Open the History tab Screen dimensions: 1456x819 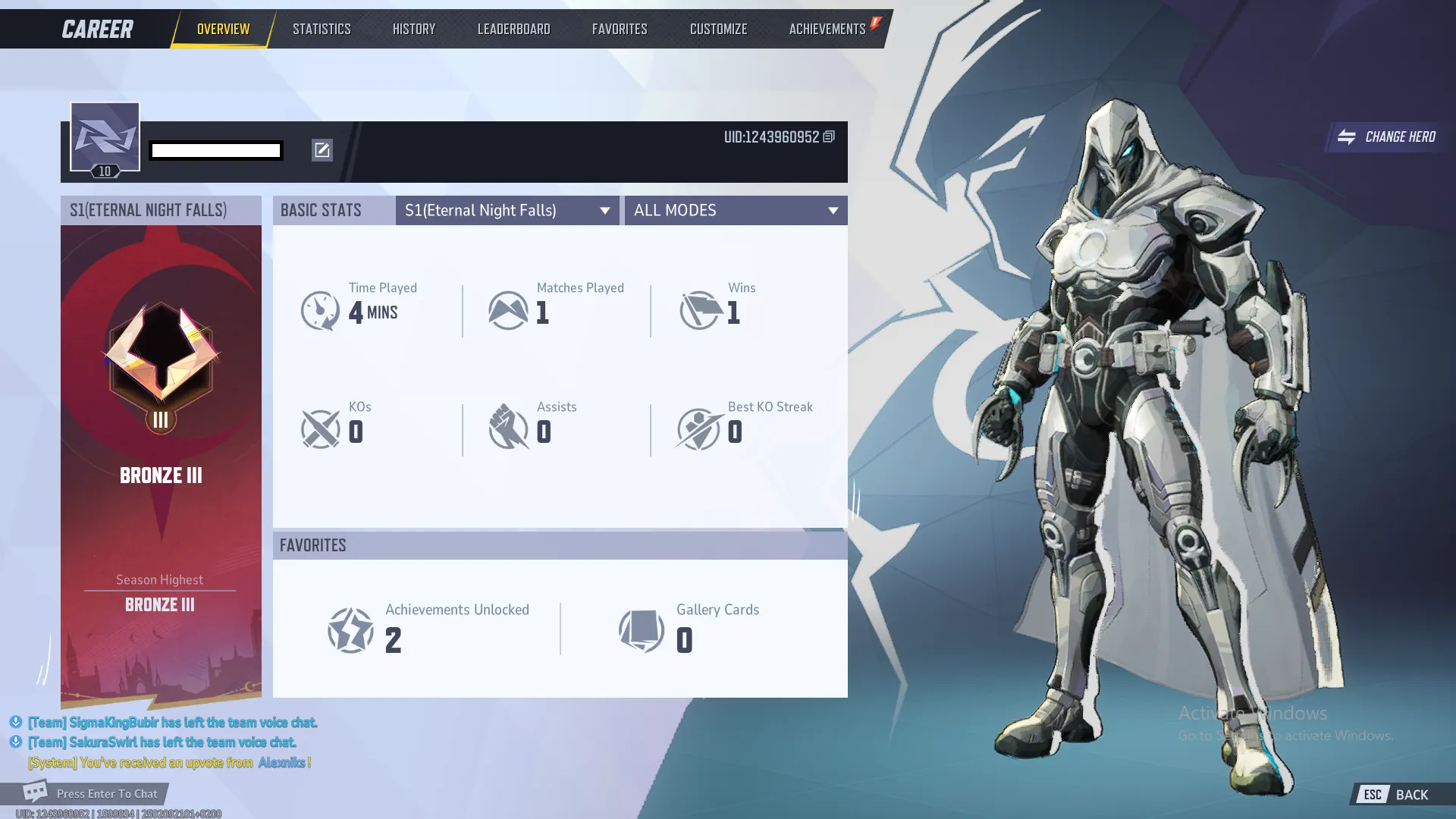point(414,29)
